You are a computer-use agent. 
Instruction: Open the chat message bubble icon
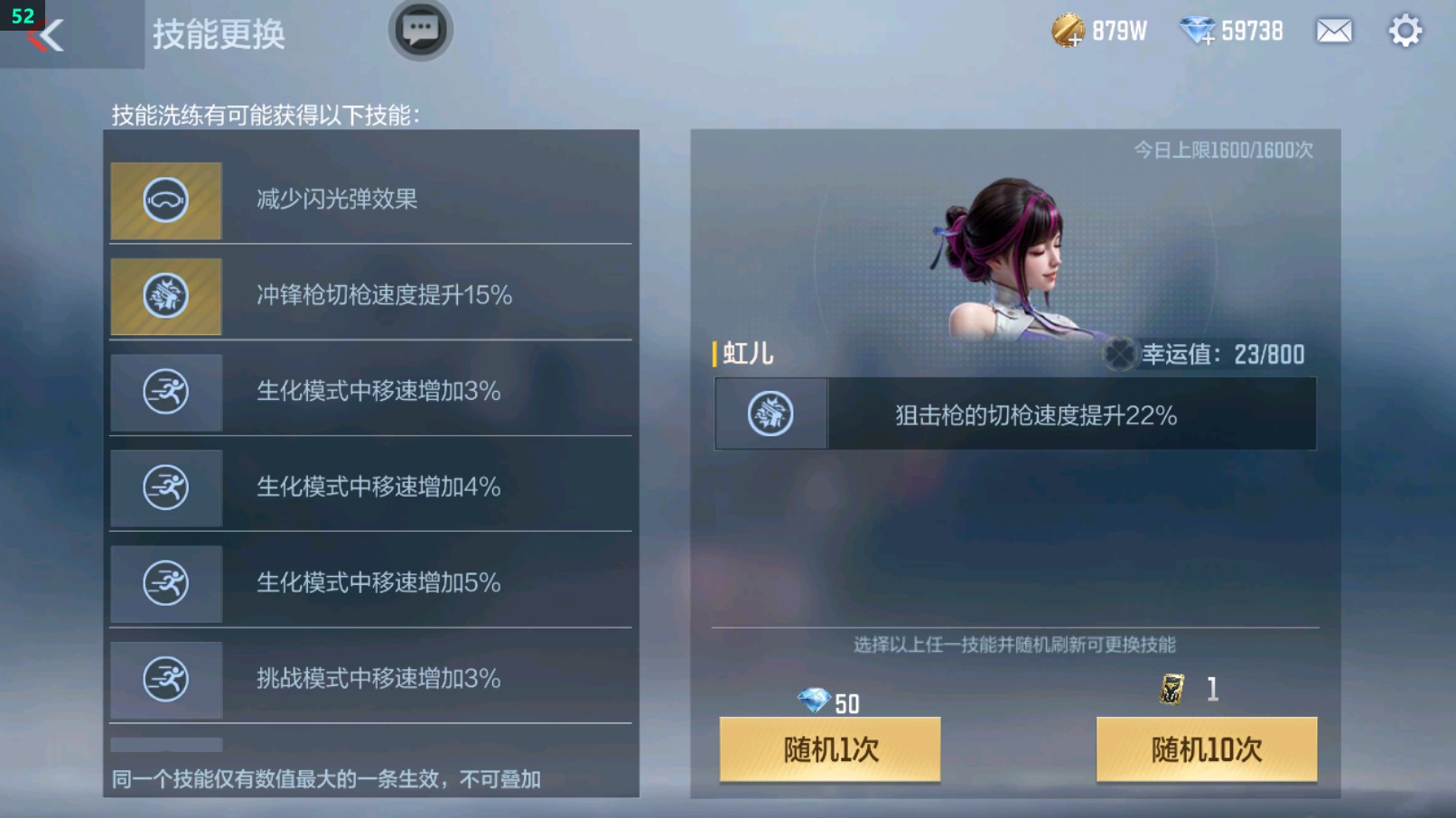coord(419,29)
